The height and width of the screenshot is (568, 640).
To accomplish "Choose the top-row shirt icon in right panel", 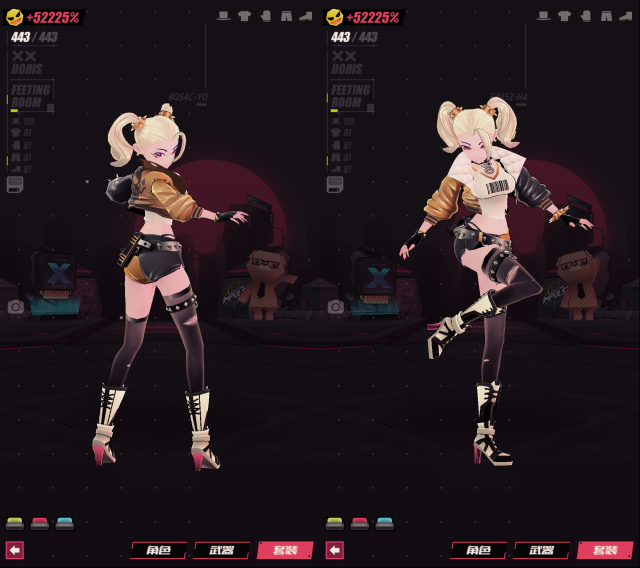I will click(564, 16).
